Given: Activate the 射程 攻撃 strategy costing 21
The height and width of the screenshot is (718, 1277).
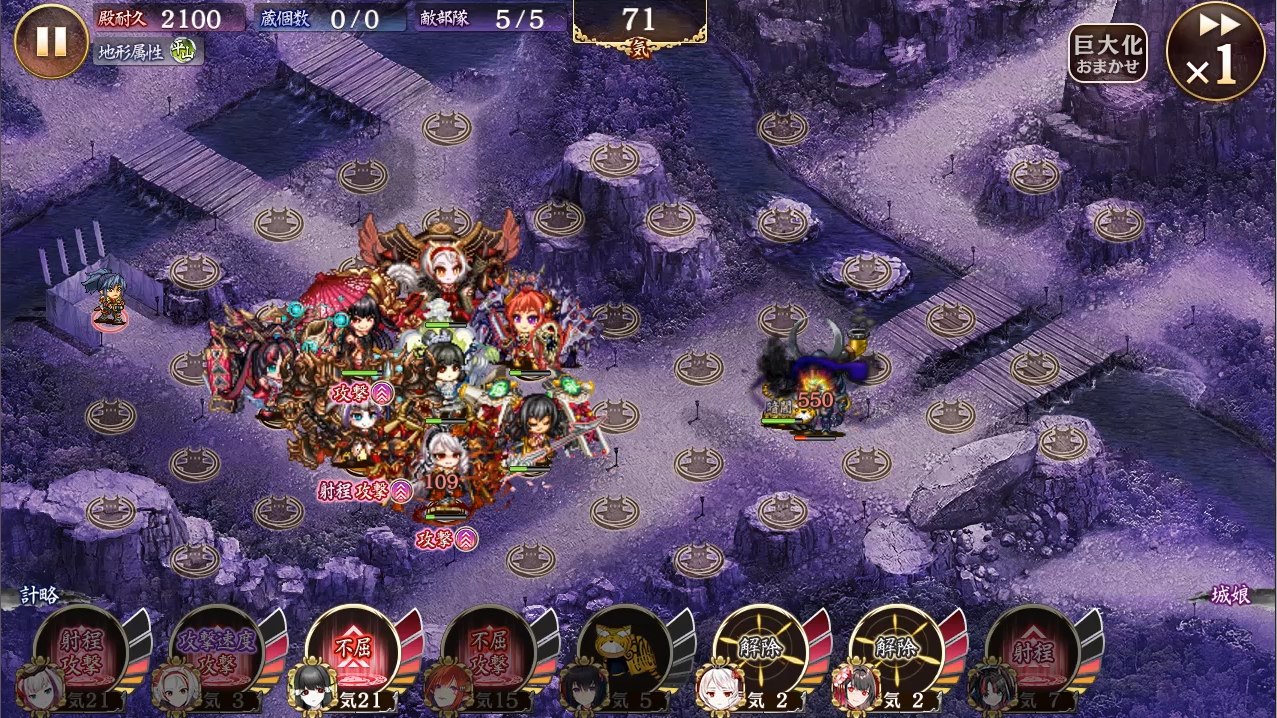Looking at the screenshot, I should [80, 654].
